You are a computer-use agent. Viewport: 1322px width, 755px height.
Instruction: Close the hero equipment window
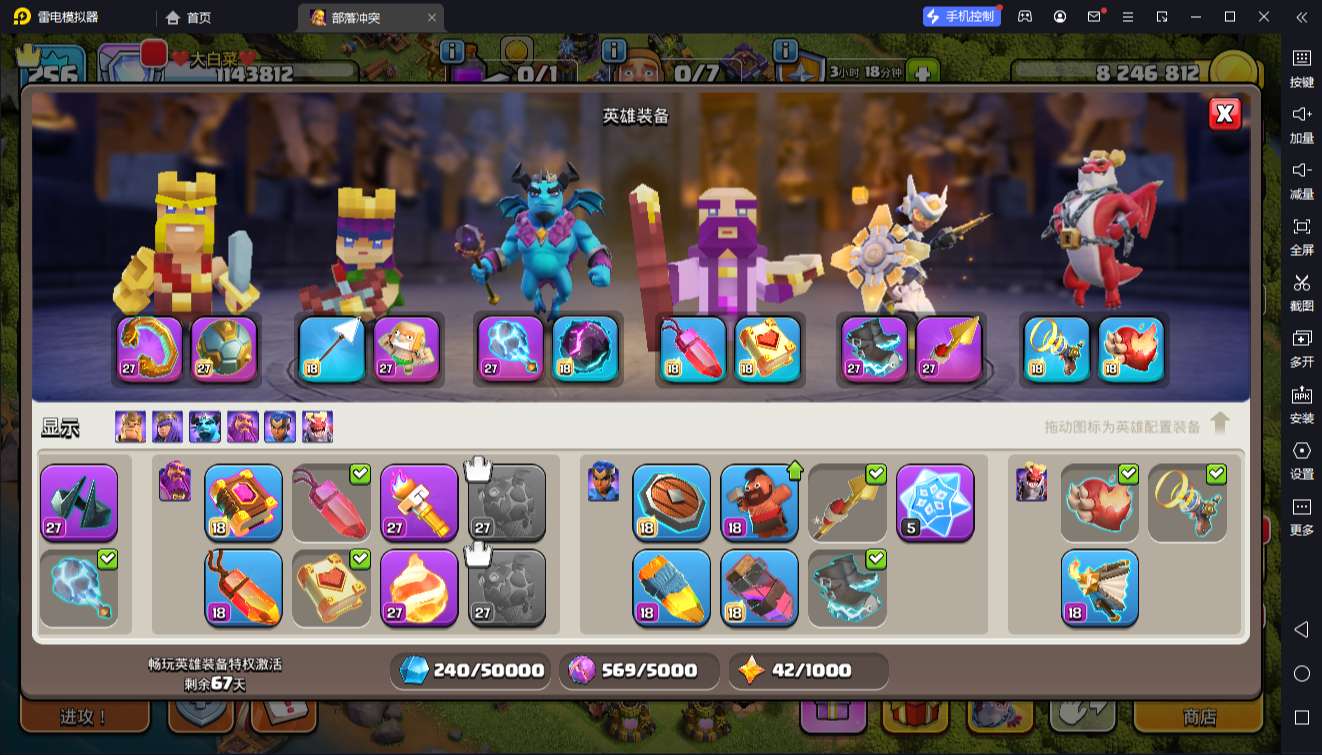[1224, 114]
